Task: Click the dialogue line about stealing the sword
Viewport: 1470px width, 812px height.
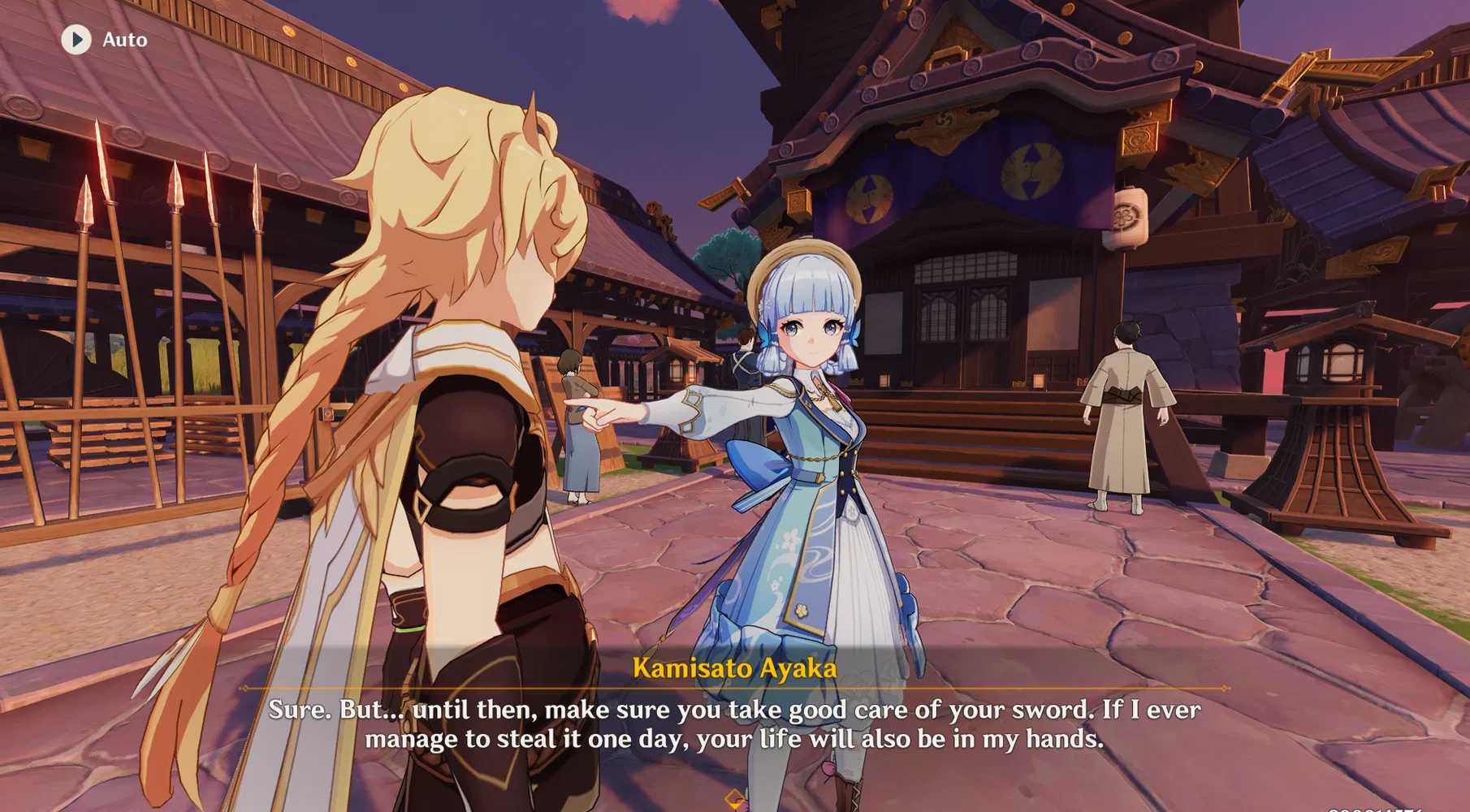Action: pyautogui.click(x=735, y=739)
